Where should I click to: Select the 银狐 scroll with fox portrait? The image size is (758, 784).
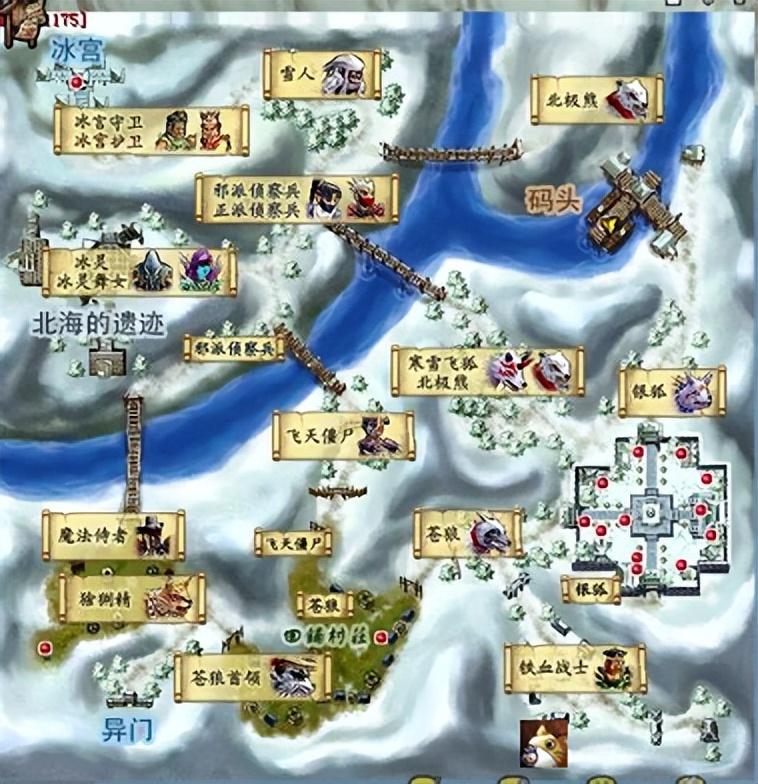pyautogui.click(x=672, y=391)
